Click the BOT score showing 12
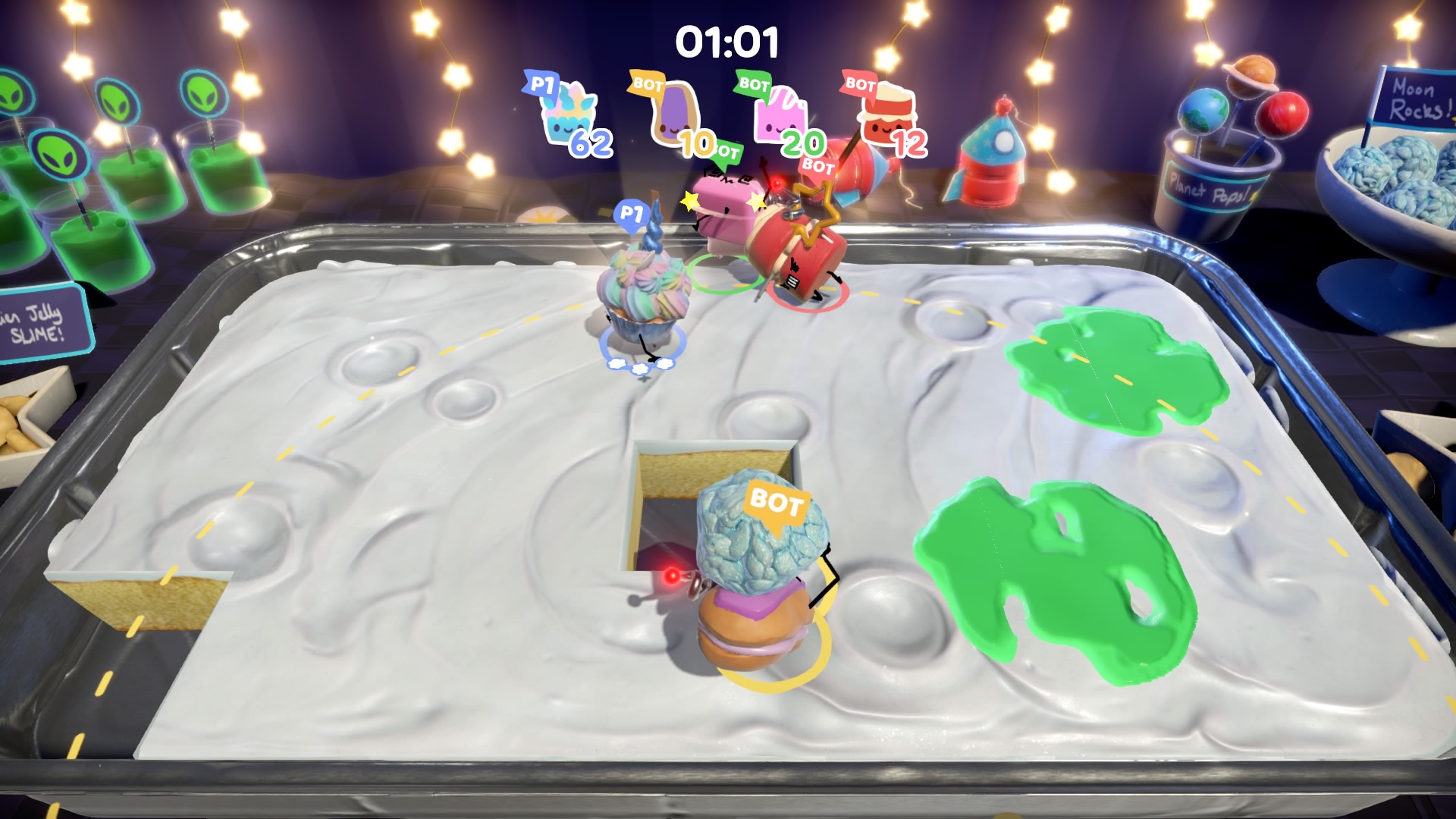The image size is (1456, 819). [909, 143]
